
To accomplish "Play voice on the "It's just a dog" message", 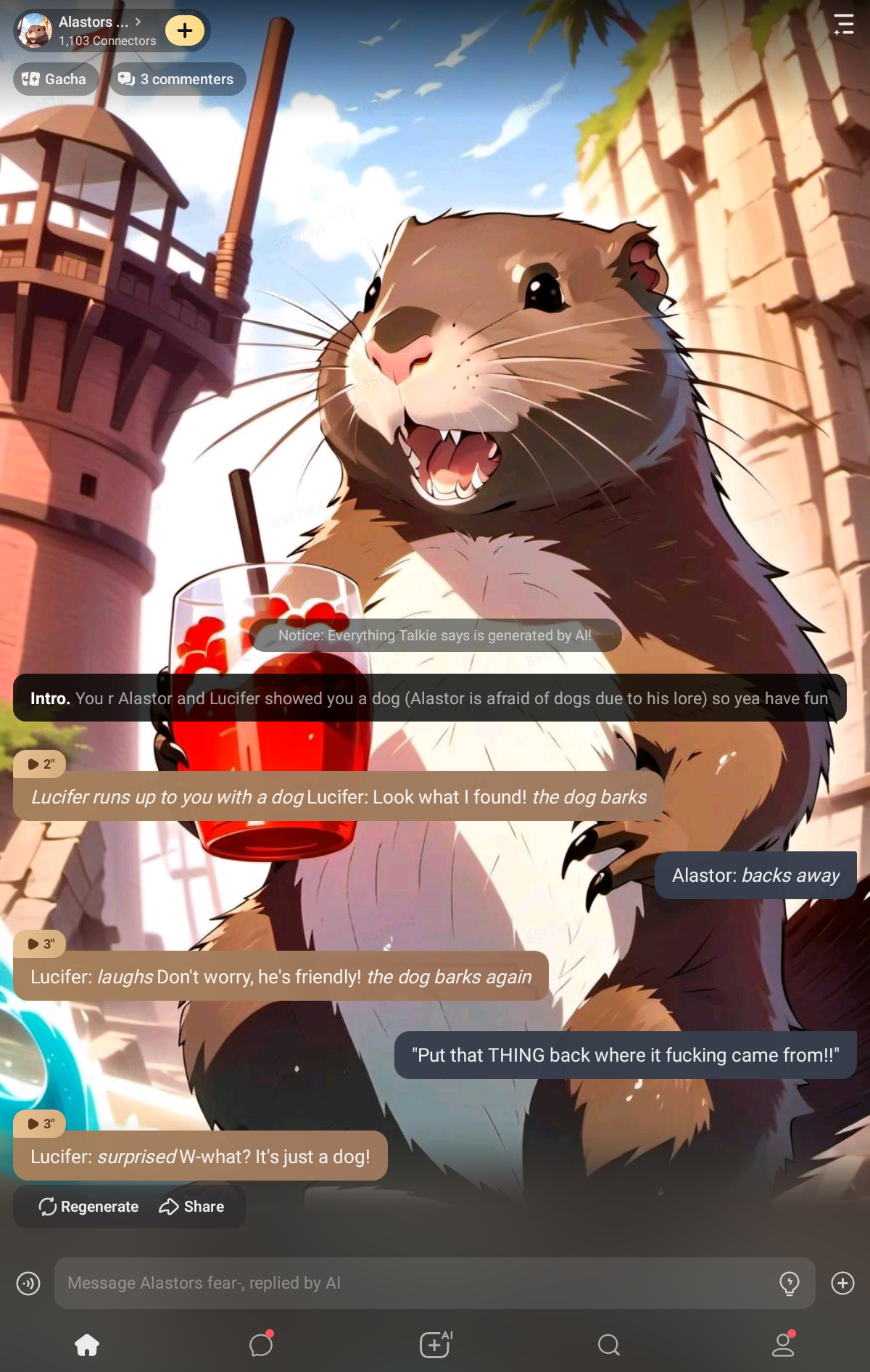I will 40,1123.
